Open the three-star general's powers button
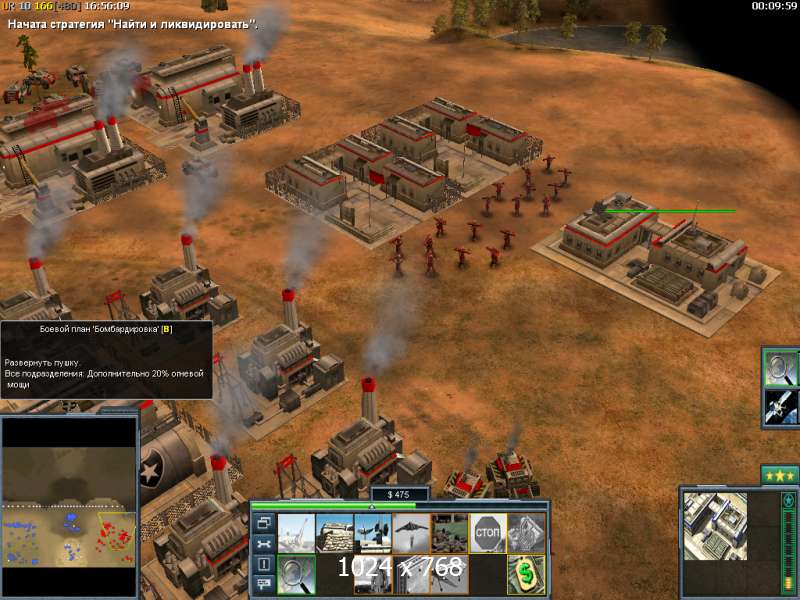Viewport: 800px width, 600px height. 779,475
